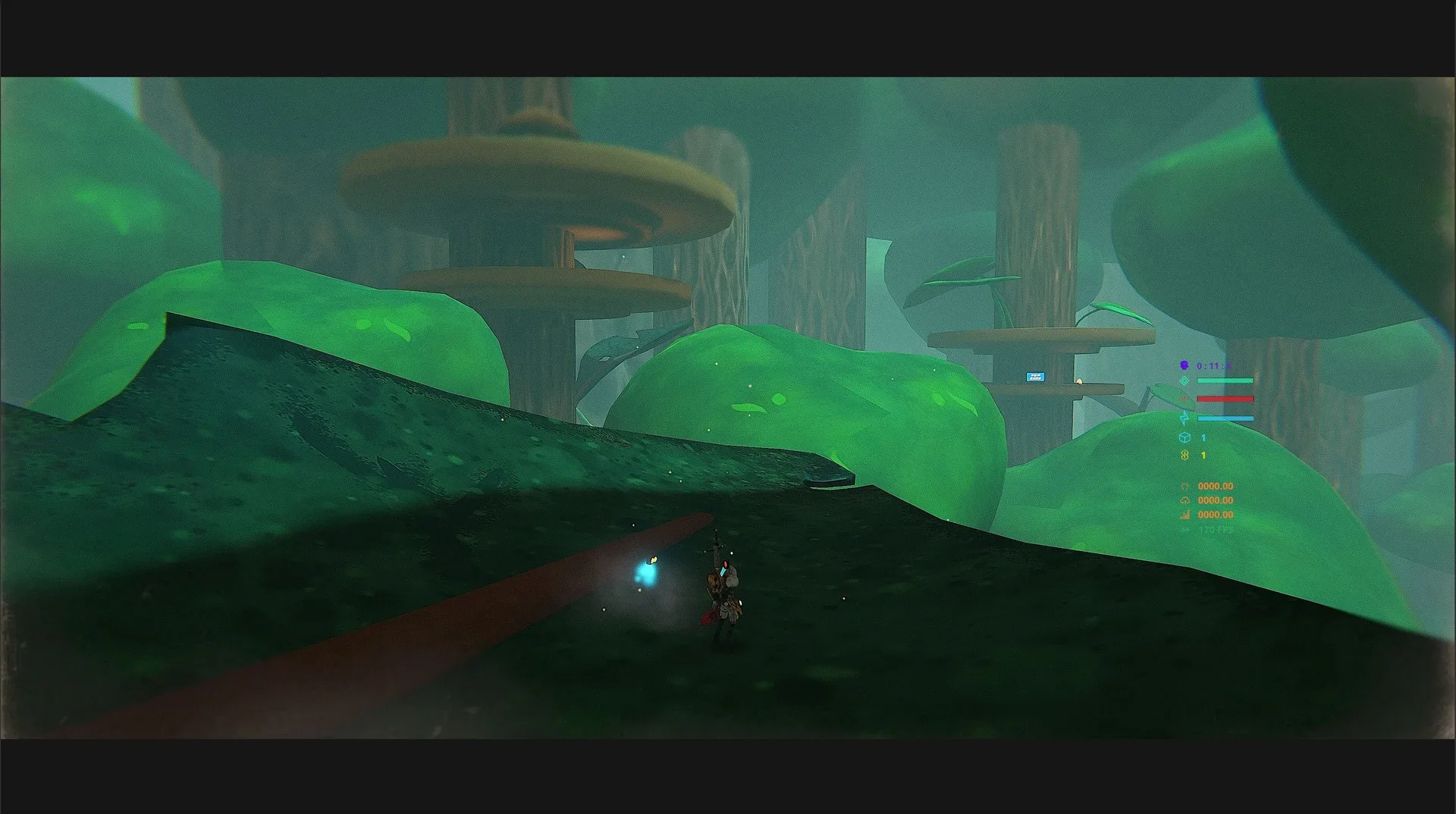1456x814 pixels.
Task: Click the 0000.00 value beside the cloud icon
Action: tap(1216, 500)
